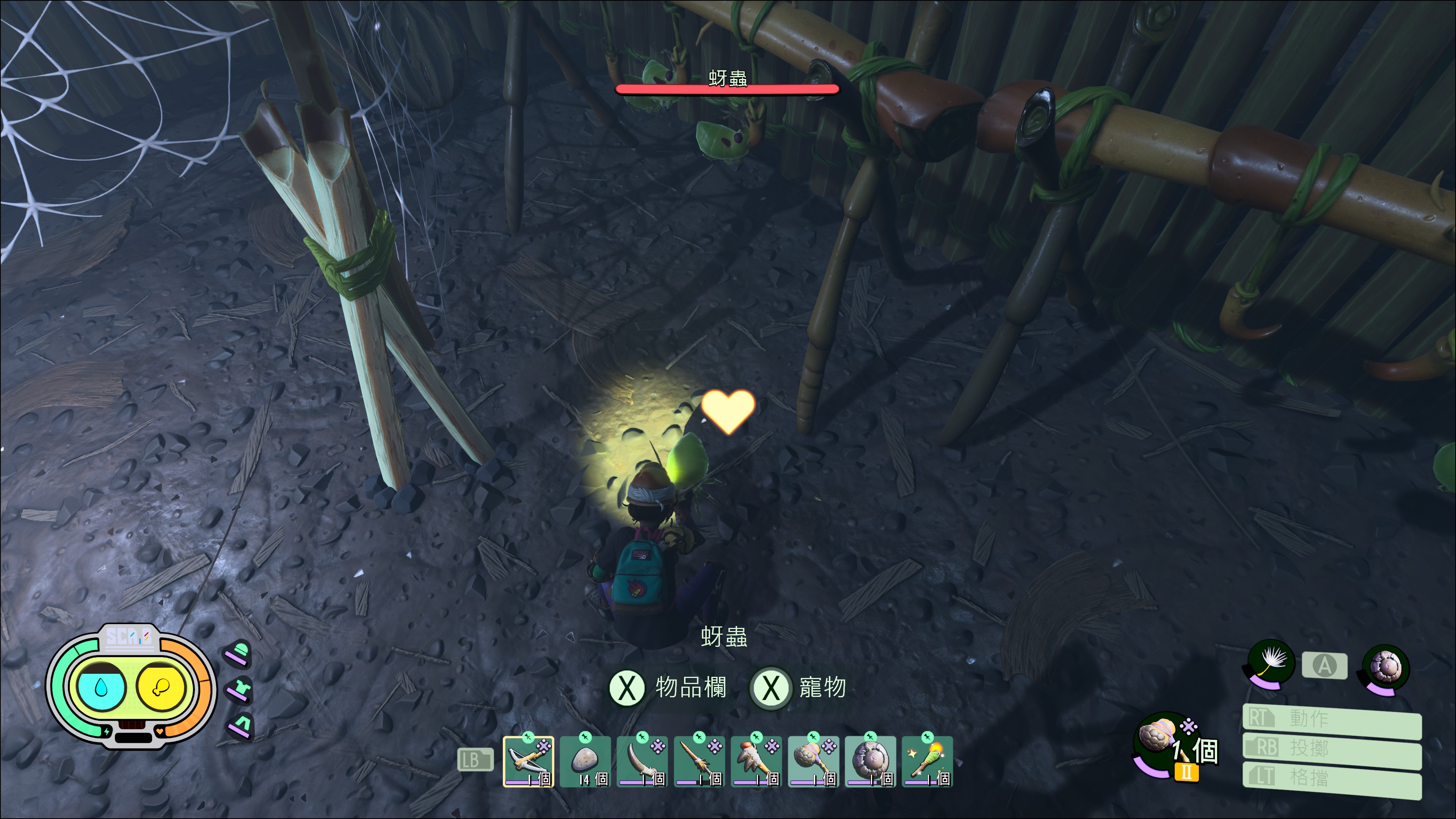1456x819 pixels.
Task: Select the scaled hammer hotbar slot
Action: click(813, 761)
